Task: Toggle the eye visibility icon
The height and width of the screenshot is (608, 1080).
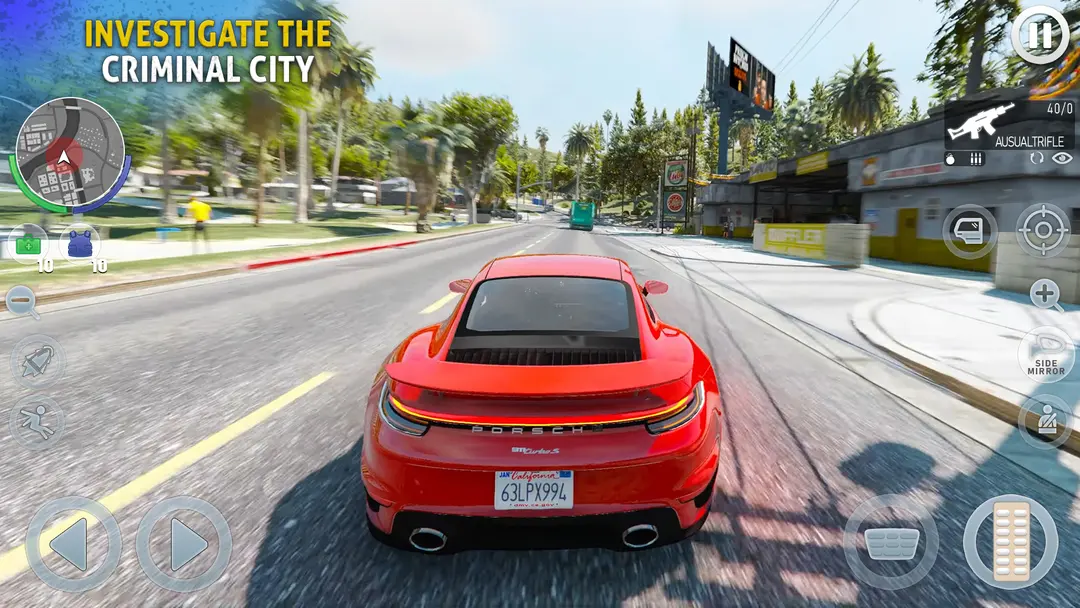Action: (x=1061, y=158)
